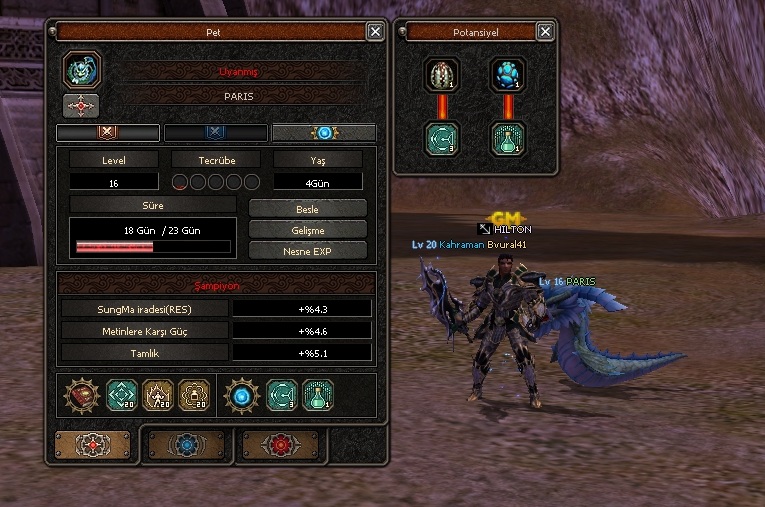This screenshot has height=507, width=765.
Task: Select the golden armor skill icon
Action: click(x=193, y=396)
